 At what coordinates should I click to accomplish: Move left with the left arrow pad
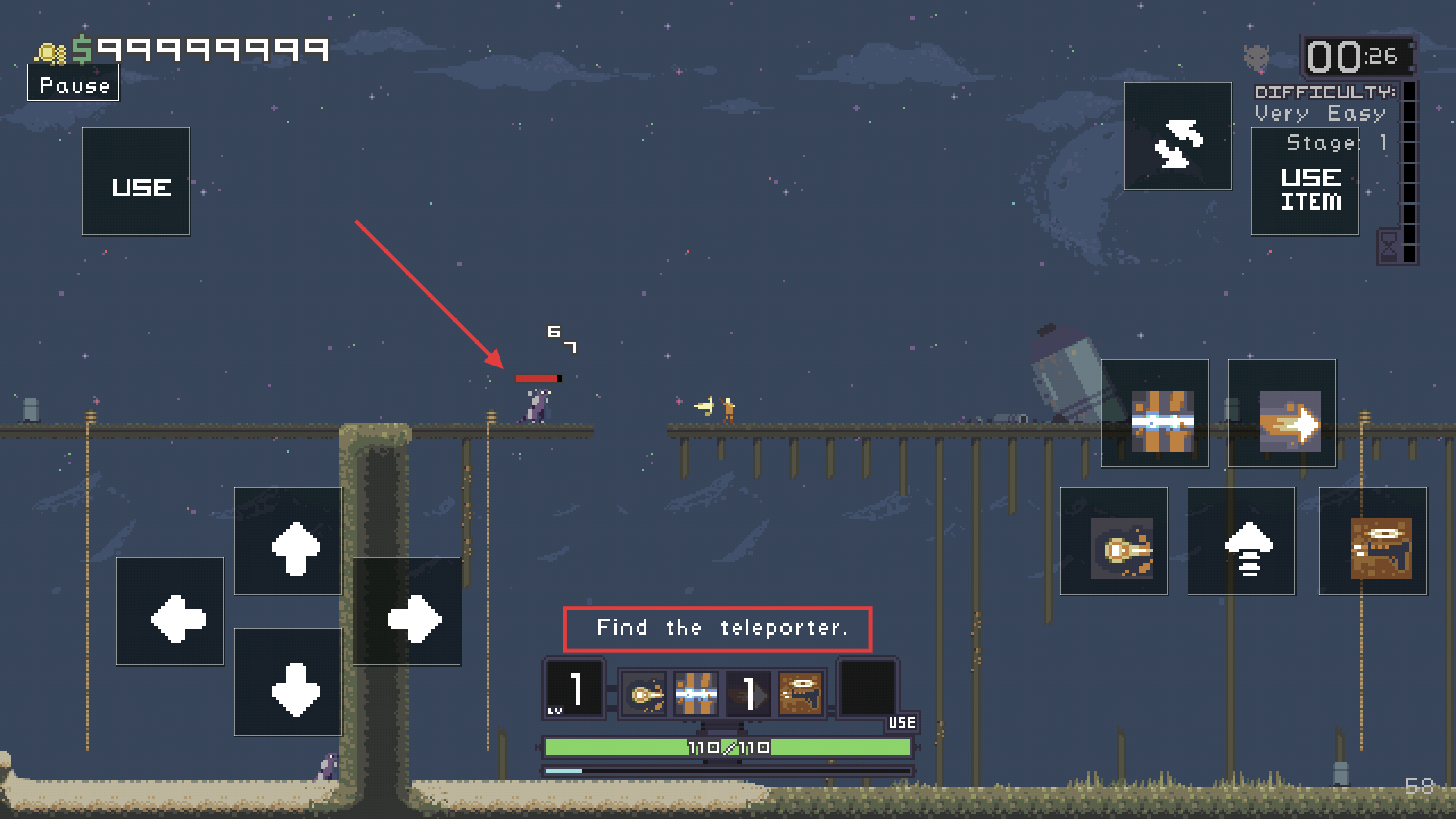pyautogui.click(x=170, y=612)
